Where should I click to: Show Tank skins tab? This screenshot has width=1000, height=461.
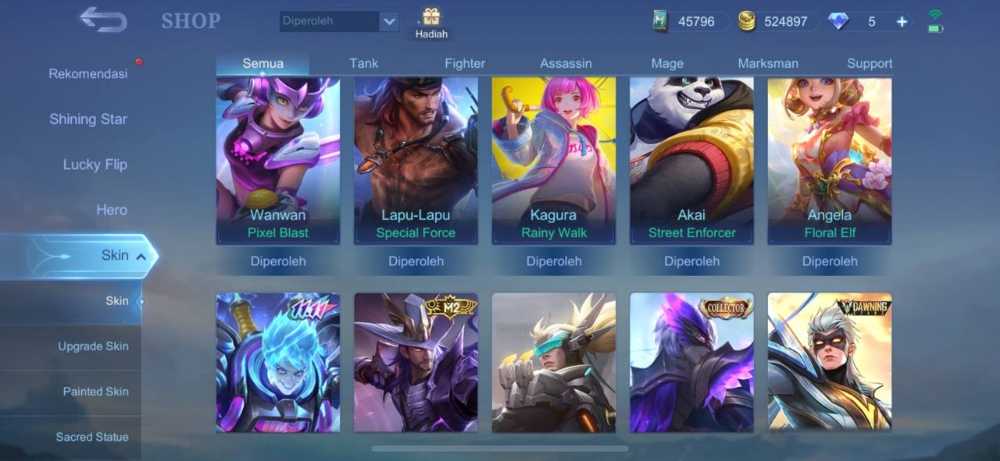tap(364, 63)
